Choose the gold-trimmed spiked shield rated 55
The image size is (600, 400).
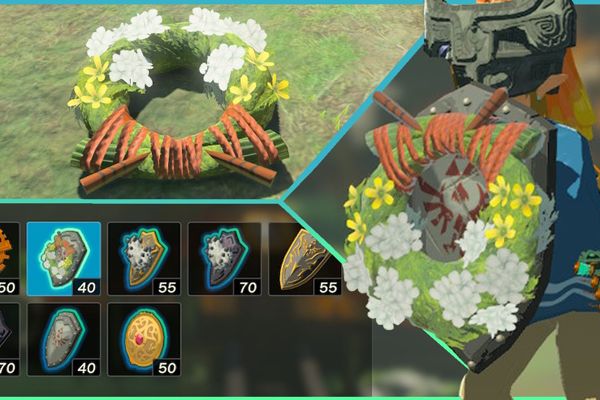pos(144,258)
